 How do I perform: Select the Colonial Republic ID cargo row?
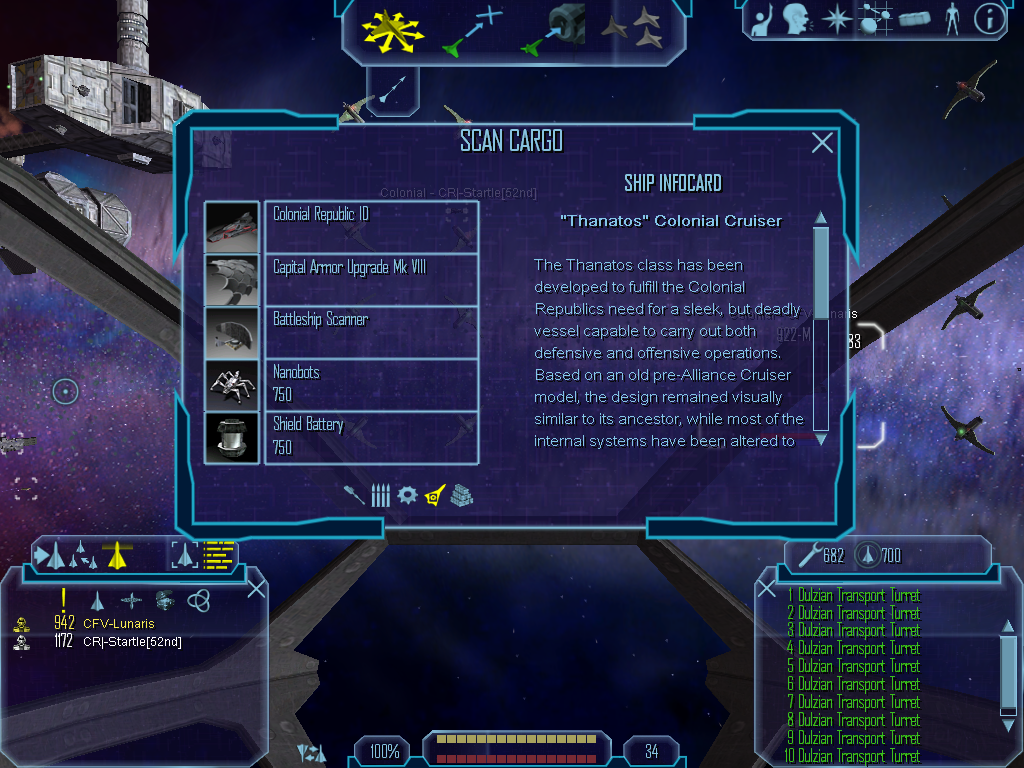pos(370,226)
